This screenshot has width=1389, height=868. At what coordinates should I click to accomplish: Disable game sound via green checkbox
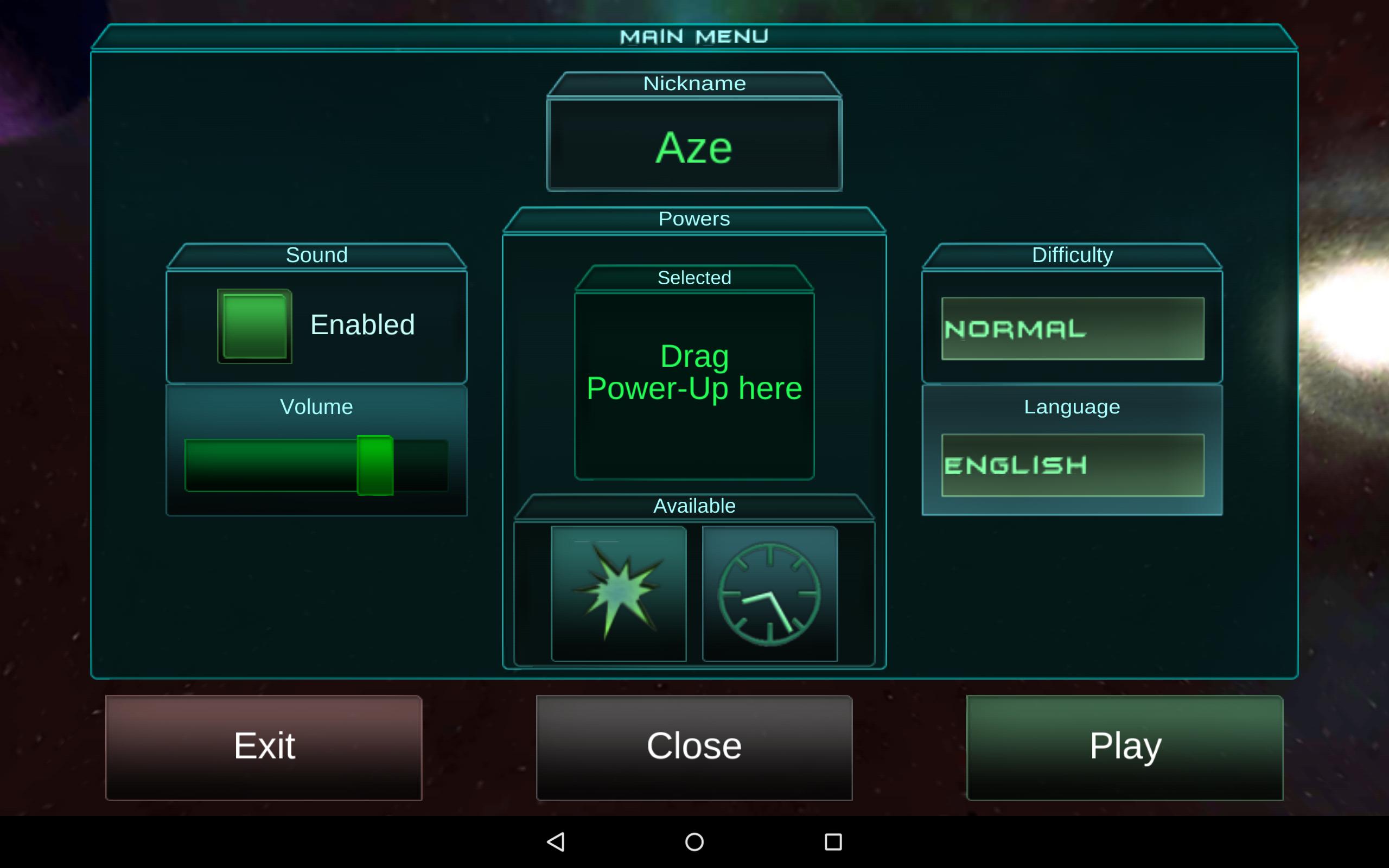[254, 324]
